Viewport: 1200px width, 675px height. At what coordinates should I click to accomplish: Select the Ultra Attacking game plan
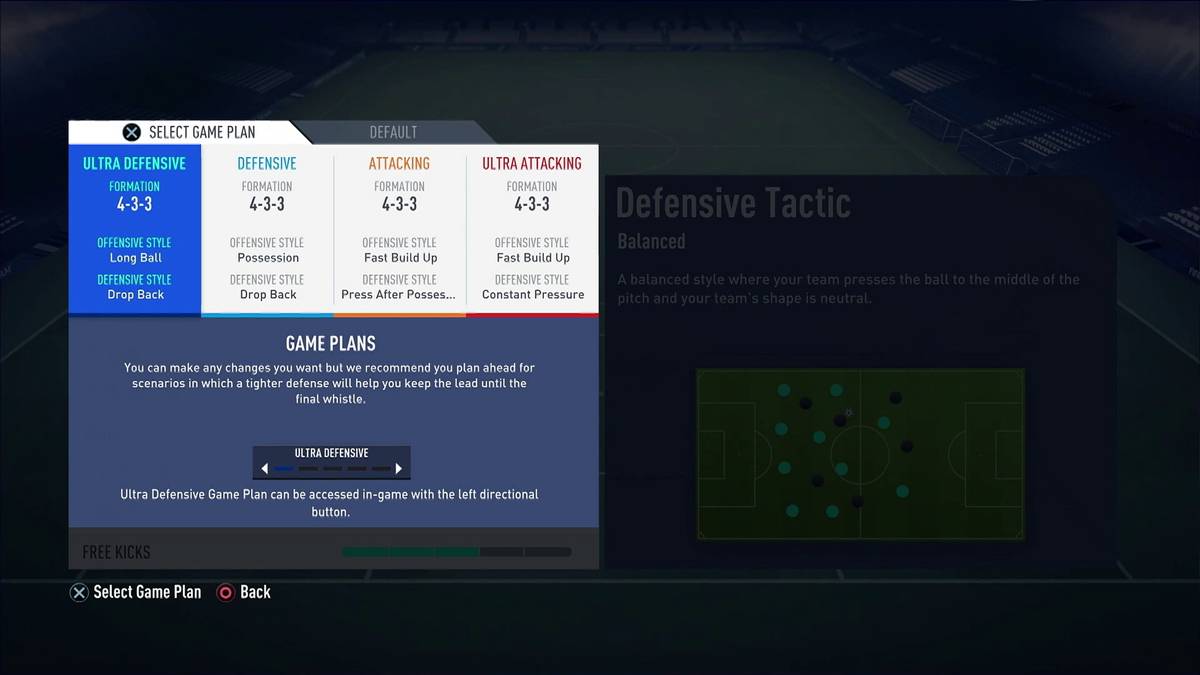pyautogui.click(x=532, y=229)
